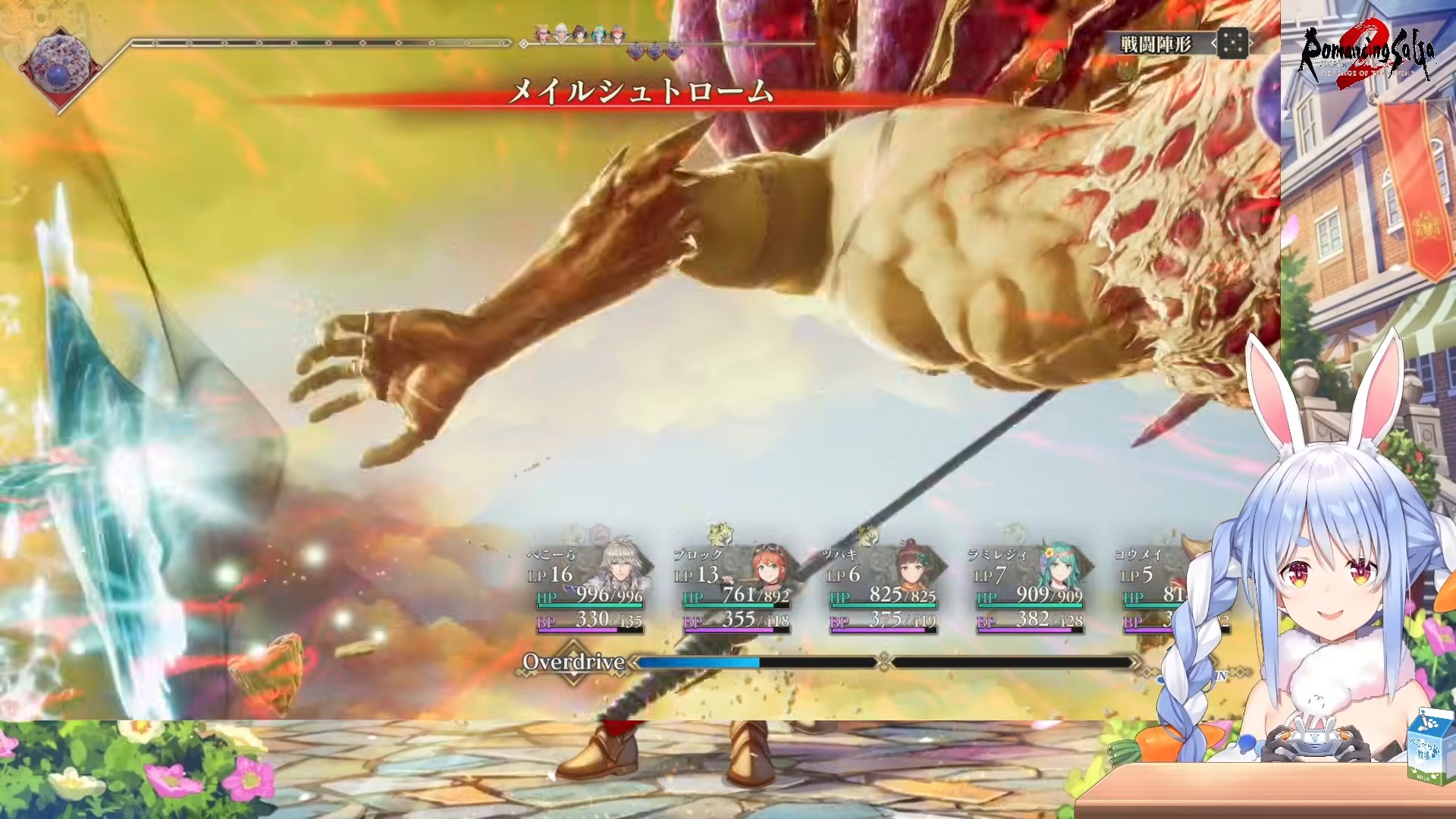1456x819 pixels.
Task: Choose ツバキ's party status panel
Action: (x=882, y=590)
